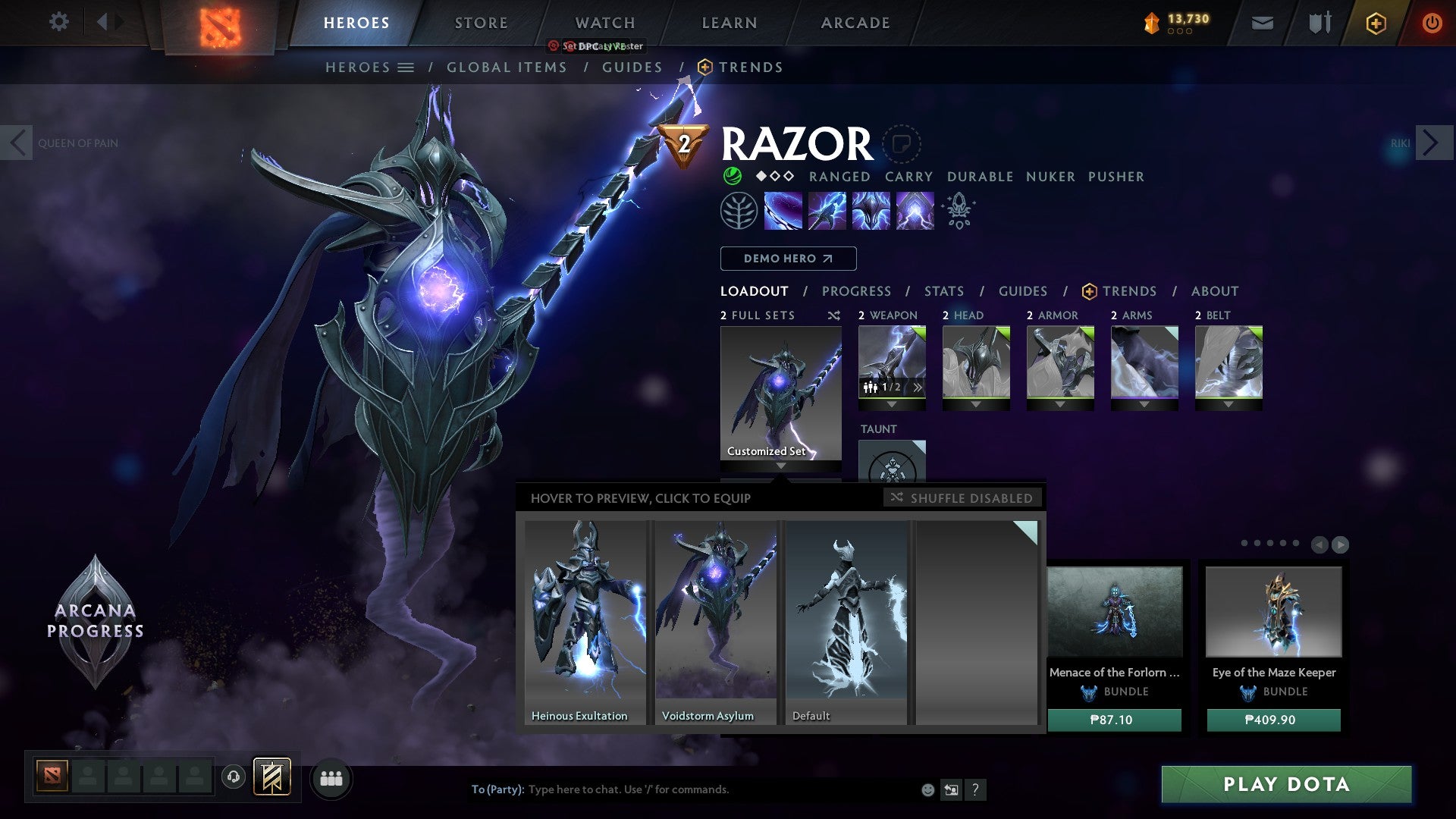Purchase the Menace of the Forlorn bundle

click(x=1113, y=720)
